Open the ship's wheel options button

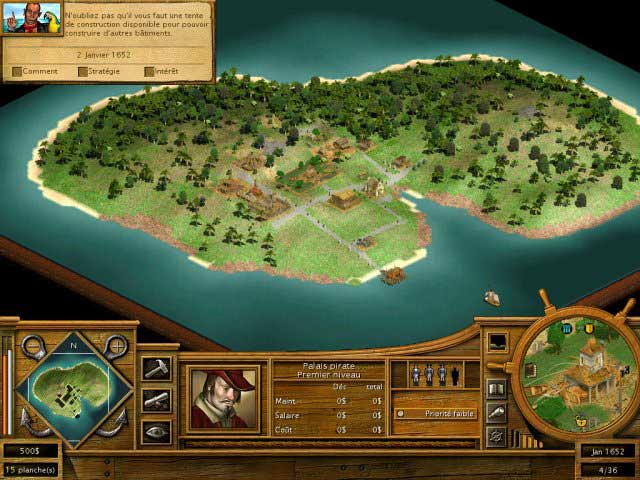coord(495,436)
